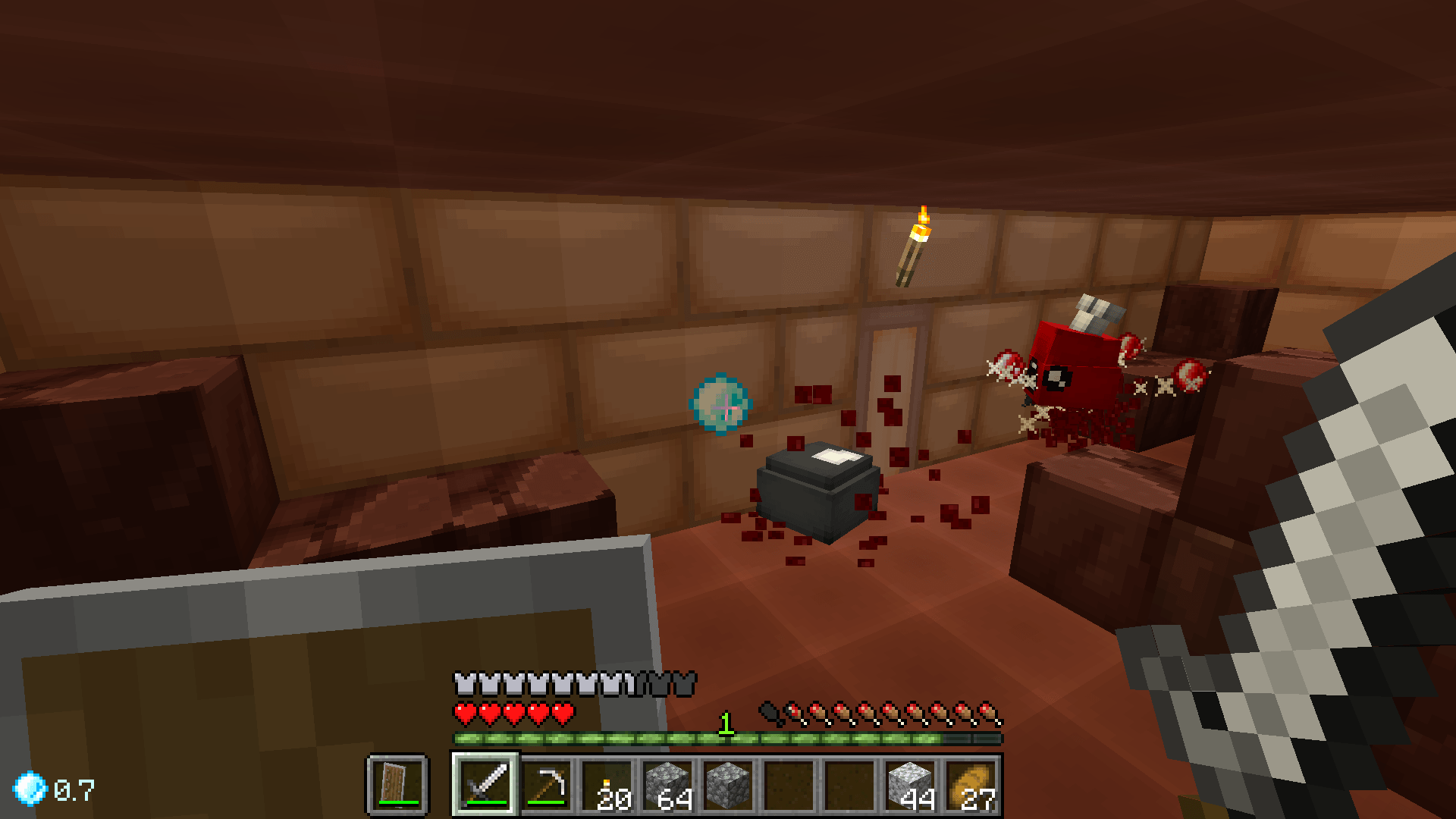Click the level 1 number above XP bar
Screen dimensions: 1456x819
726,724
